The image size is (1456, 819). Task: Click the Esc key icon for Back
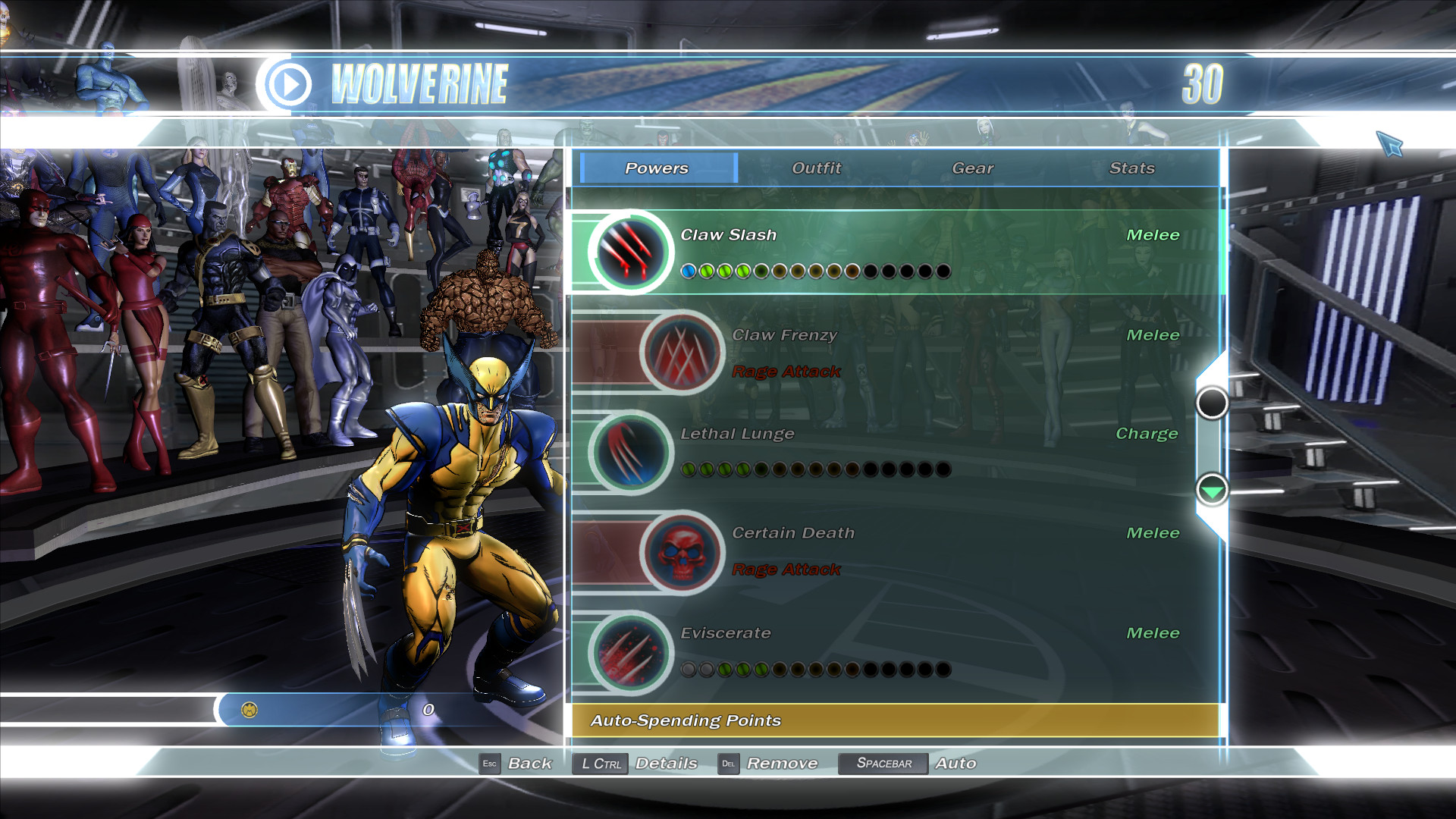[489, 764]
